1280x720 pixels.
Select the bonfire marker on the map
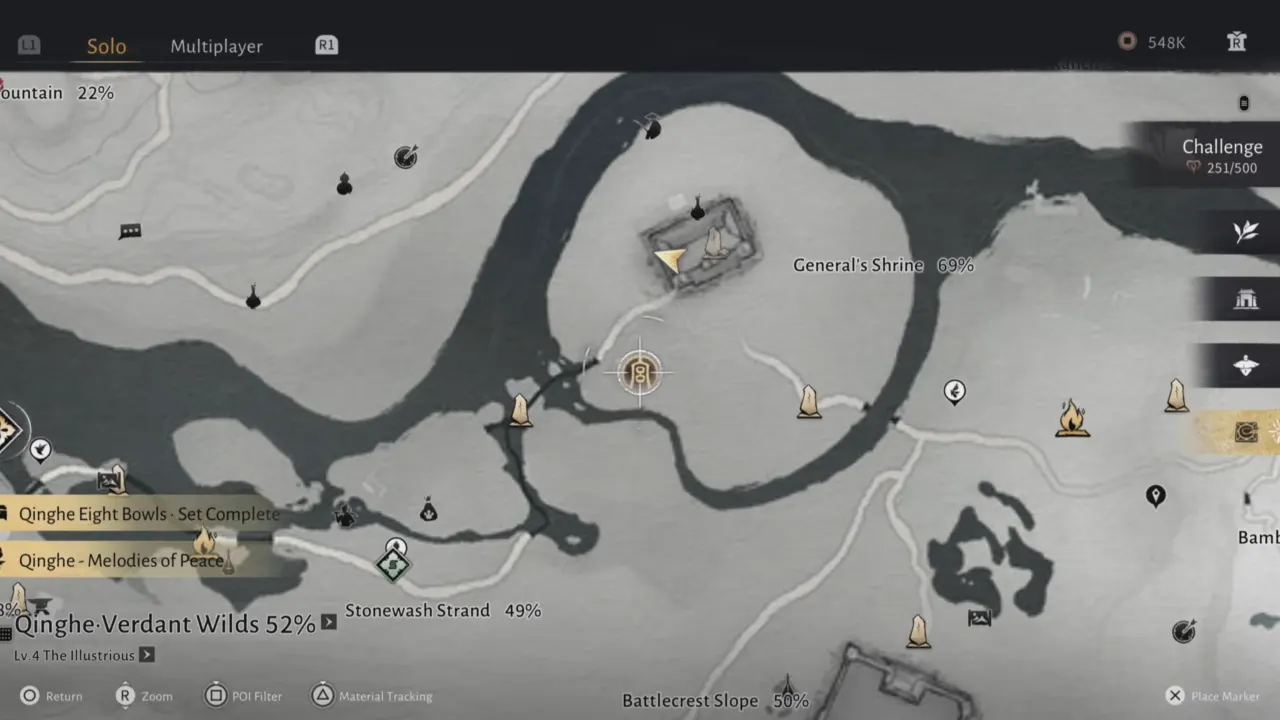(1072, 418)
